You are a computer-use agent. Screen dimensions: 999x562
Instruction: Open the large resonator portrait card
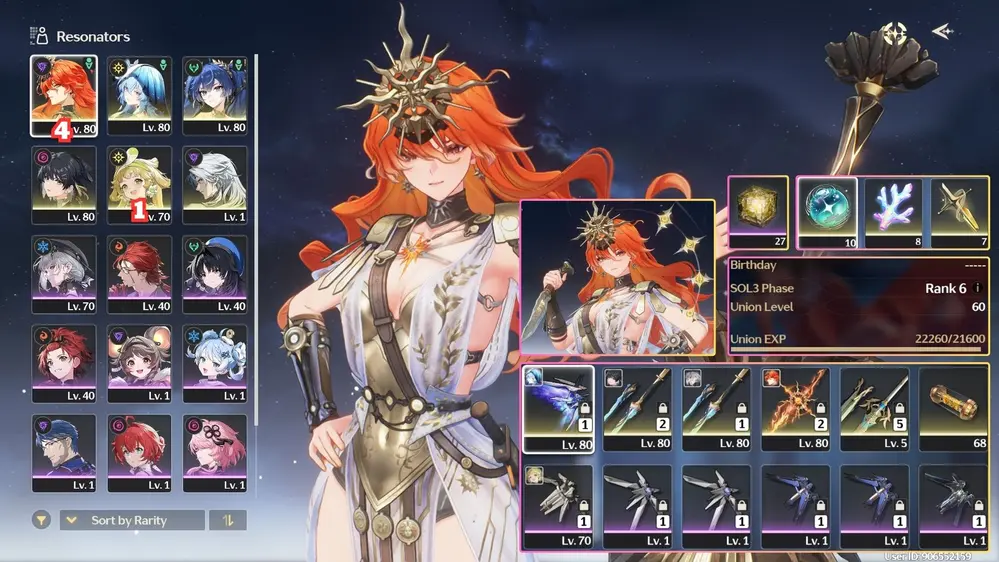click(617, 279)
